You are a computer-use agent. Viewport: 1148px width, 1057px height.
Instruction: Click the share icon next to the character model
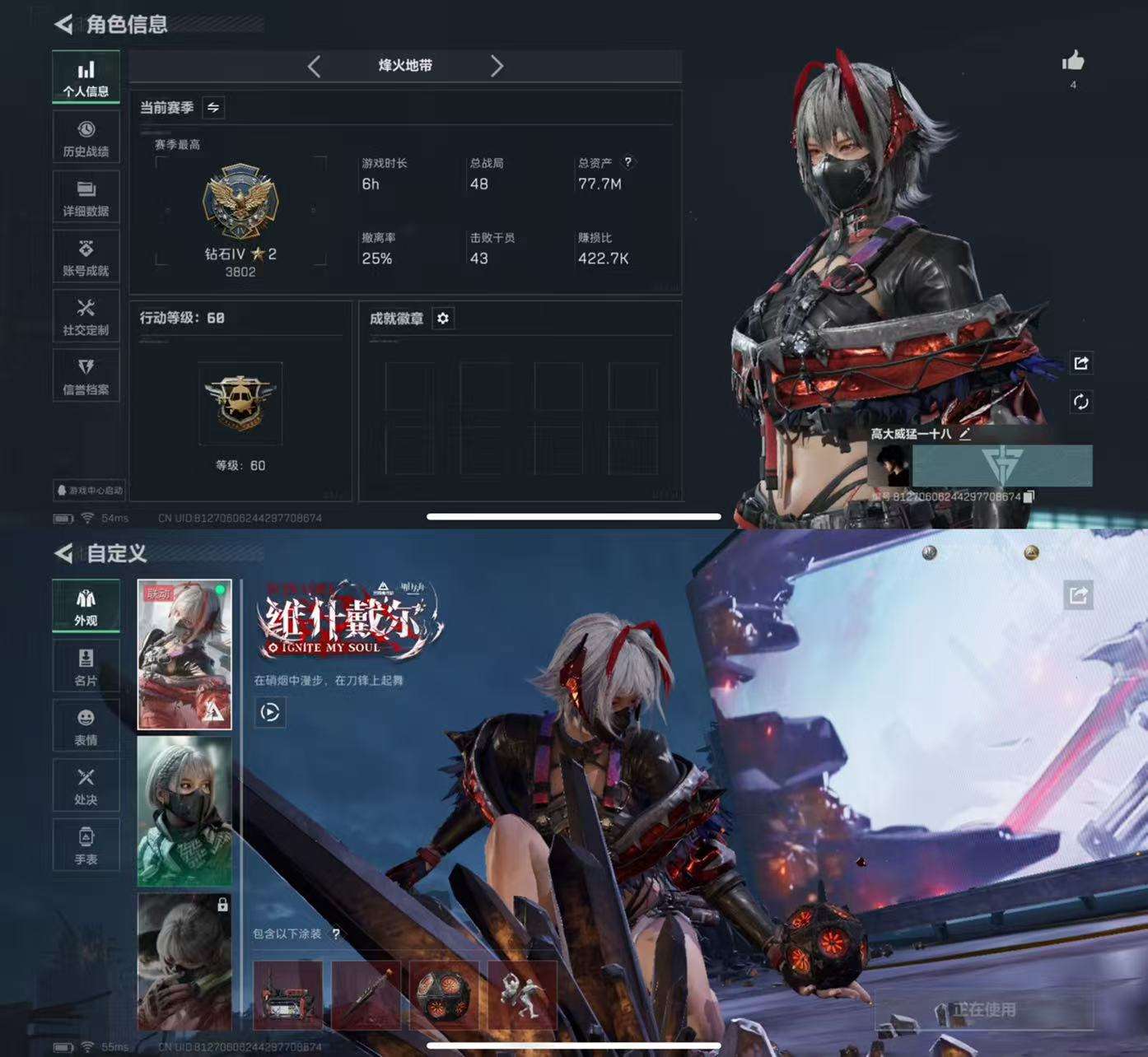(1081, 363)
